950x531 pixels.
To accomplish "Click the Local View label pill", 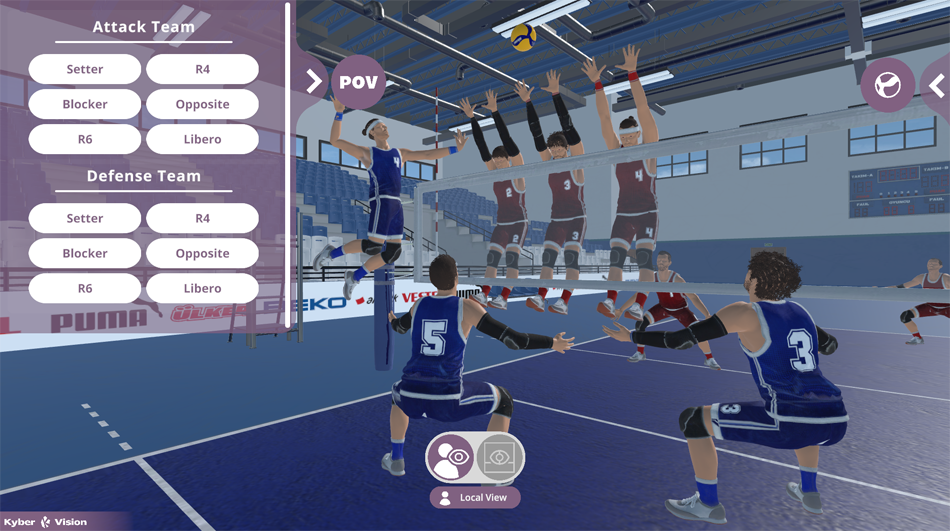I will (x=475, y=497).
